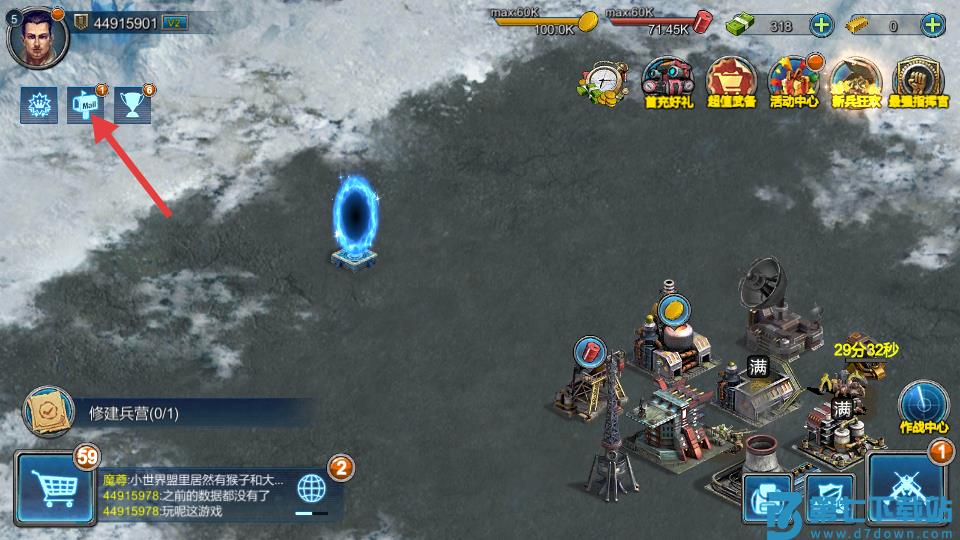Open the 超值武备 armament shop
960x540 pixels.
(x=732, y=82)
